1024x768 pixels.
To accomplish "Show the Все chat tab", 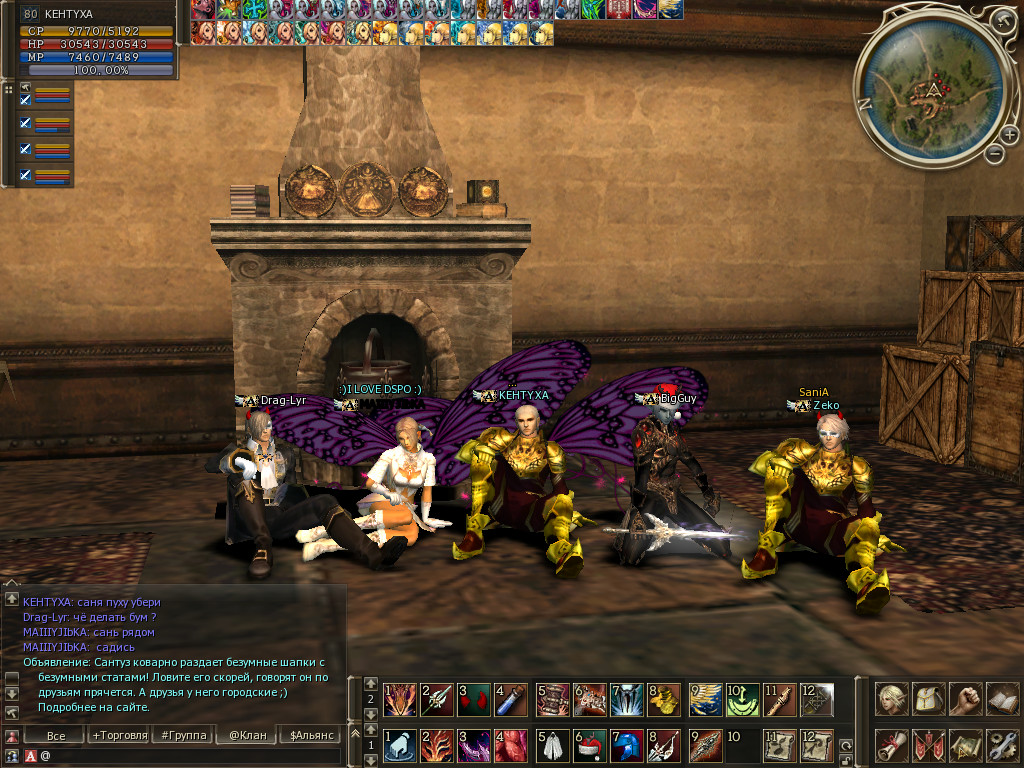I will click(x=57, y=735).
